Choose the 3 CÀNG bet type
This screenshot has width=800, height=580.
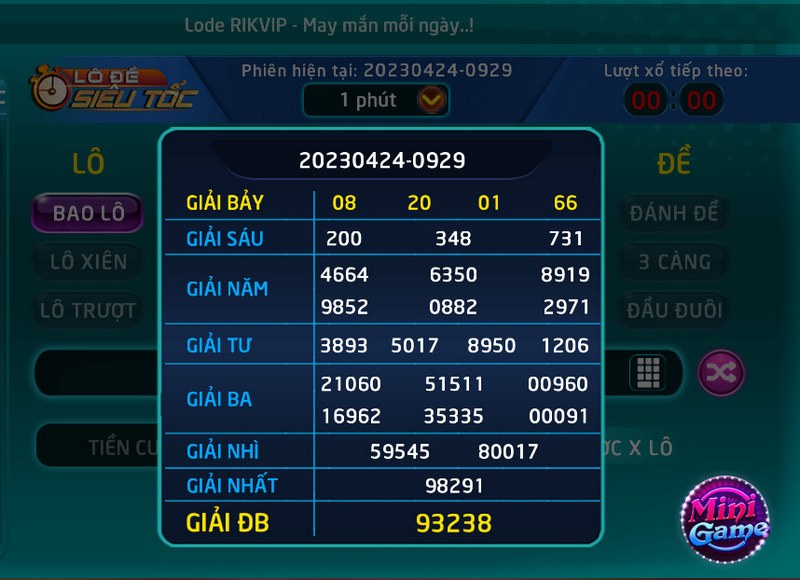pyautogui.click(x=674, y=262)
